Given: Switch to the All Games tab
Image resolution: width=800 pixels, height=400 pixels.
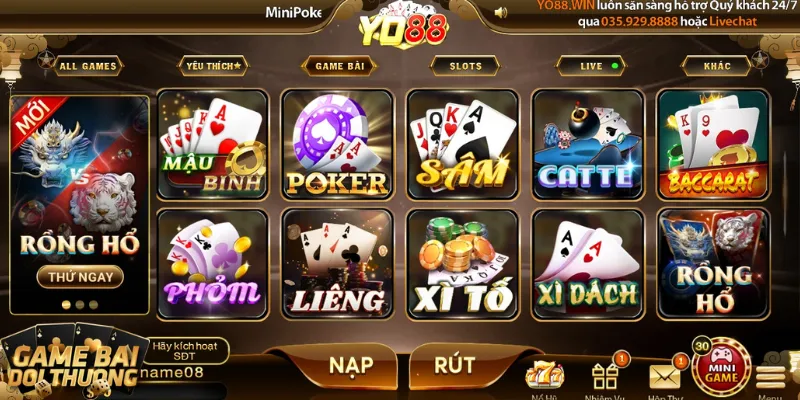Looking at the screenshot, I should coord(88,67).
